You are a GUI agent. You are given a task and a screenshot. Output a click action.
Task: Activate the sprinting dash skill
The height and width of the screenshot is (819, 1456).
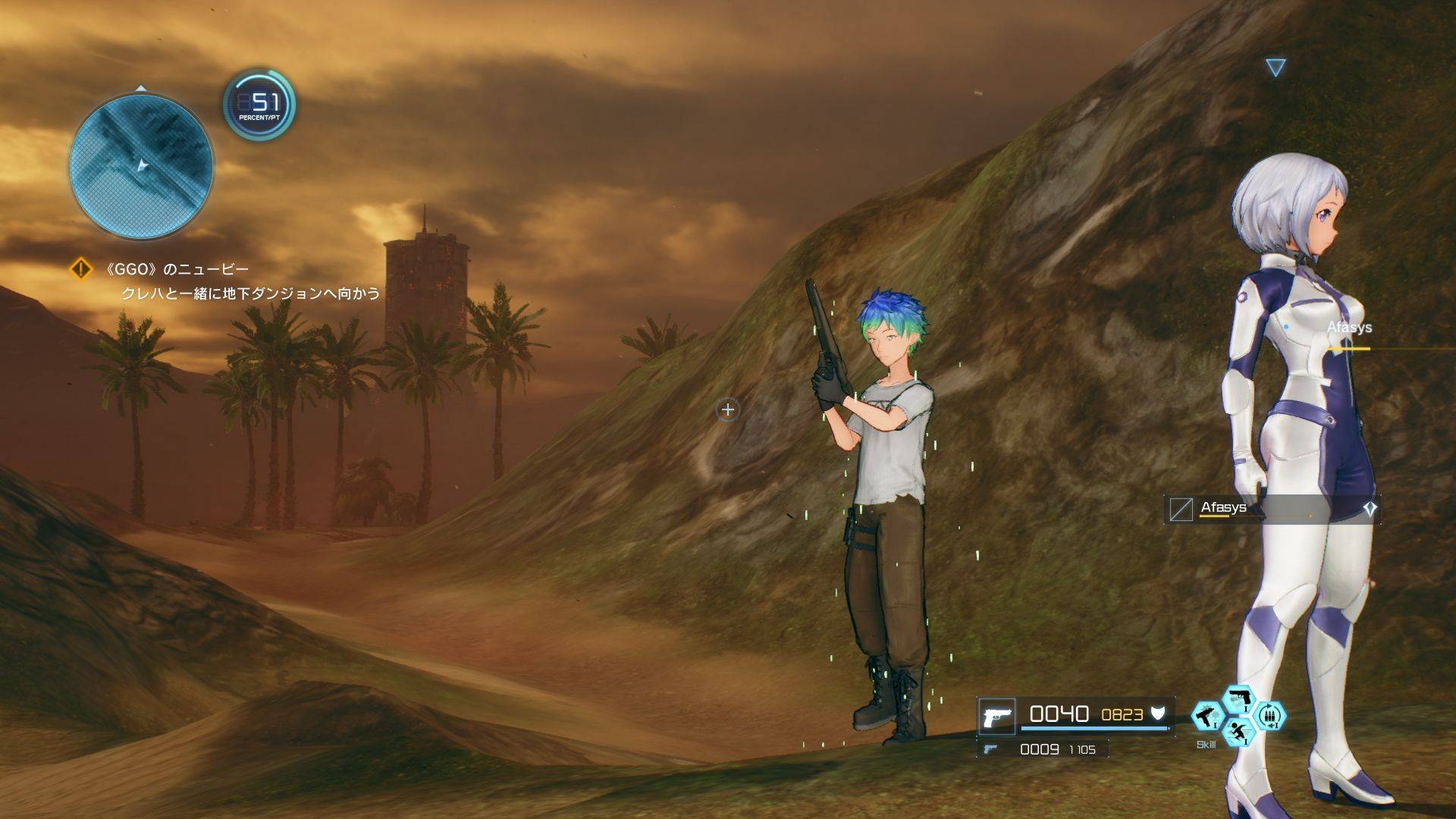tap(1239, 733)
